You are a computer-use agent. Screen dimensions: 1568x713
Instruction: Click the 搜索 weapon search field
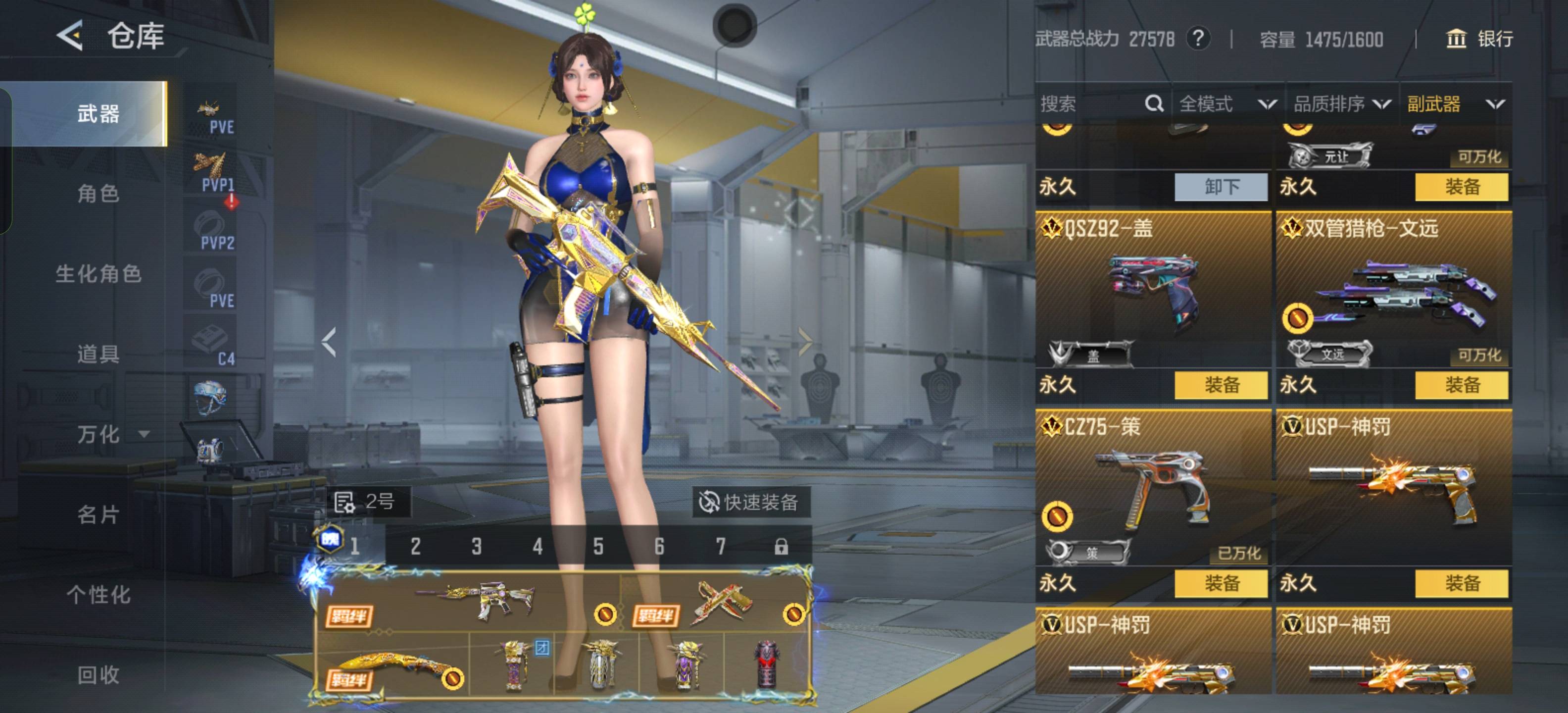click(x=1089, y=104)
